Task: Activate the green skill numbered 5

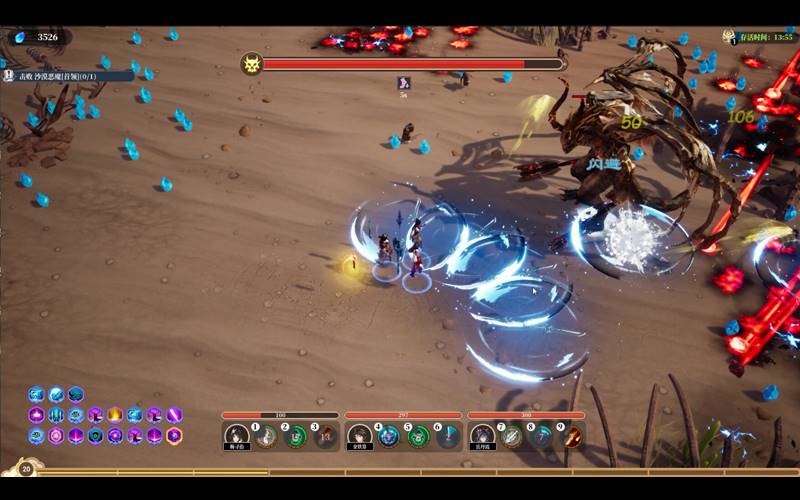Action: (x=419, y=436)
